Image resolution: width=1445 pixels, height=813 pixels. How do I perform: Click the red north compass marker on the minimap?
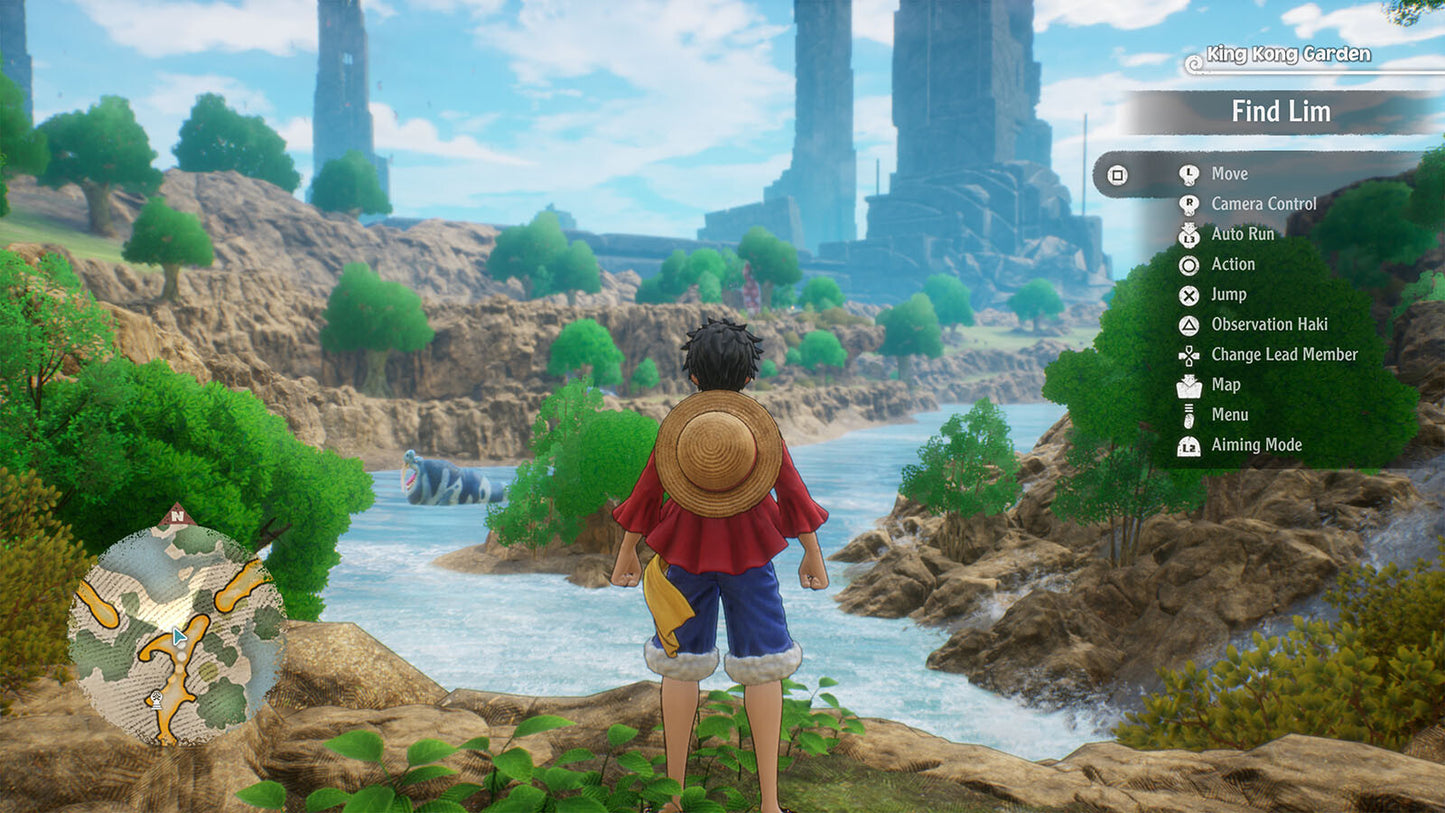(x=176, y=515)
